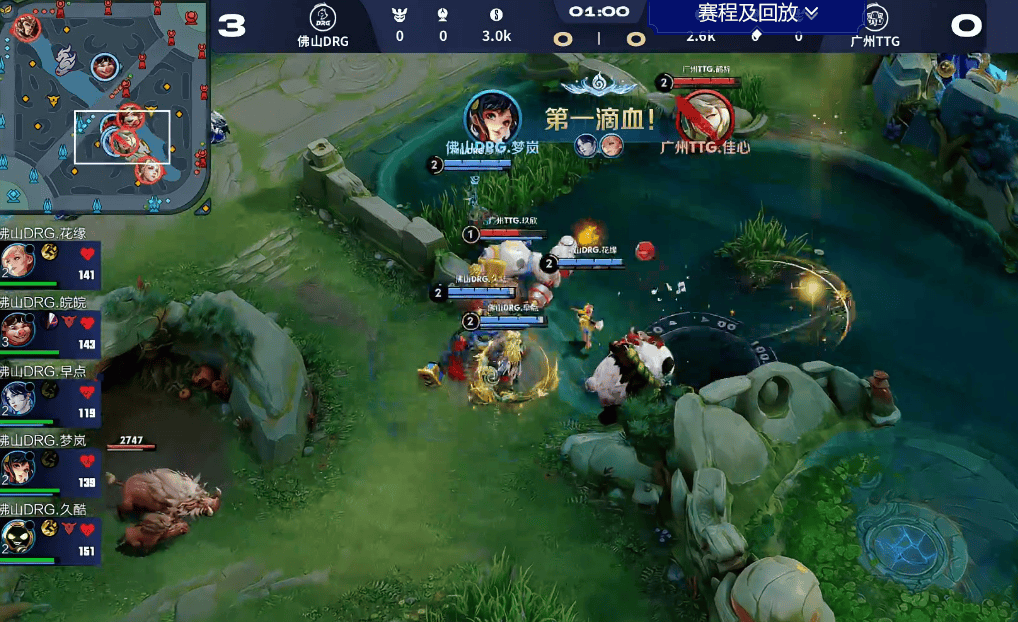The width and height of the screenshot is (1018, 622).
Task: Click the 广州TTG team logo
Action: point(875,18)
